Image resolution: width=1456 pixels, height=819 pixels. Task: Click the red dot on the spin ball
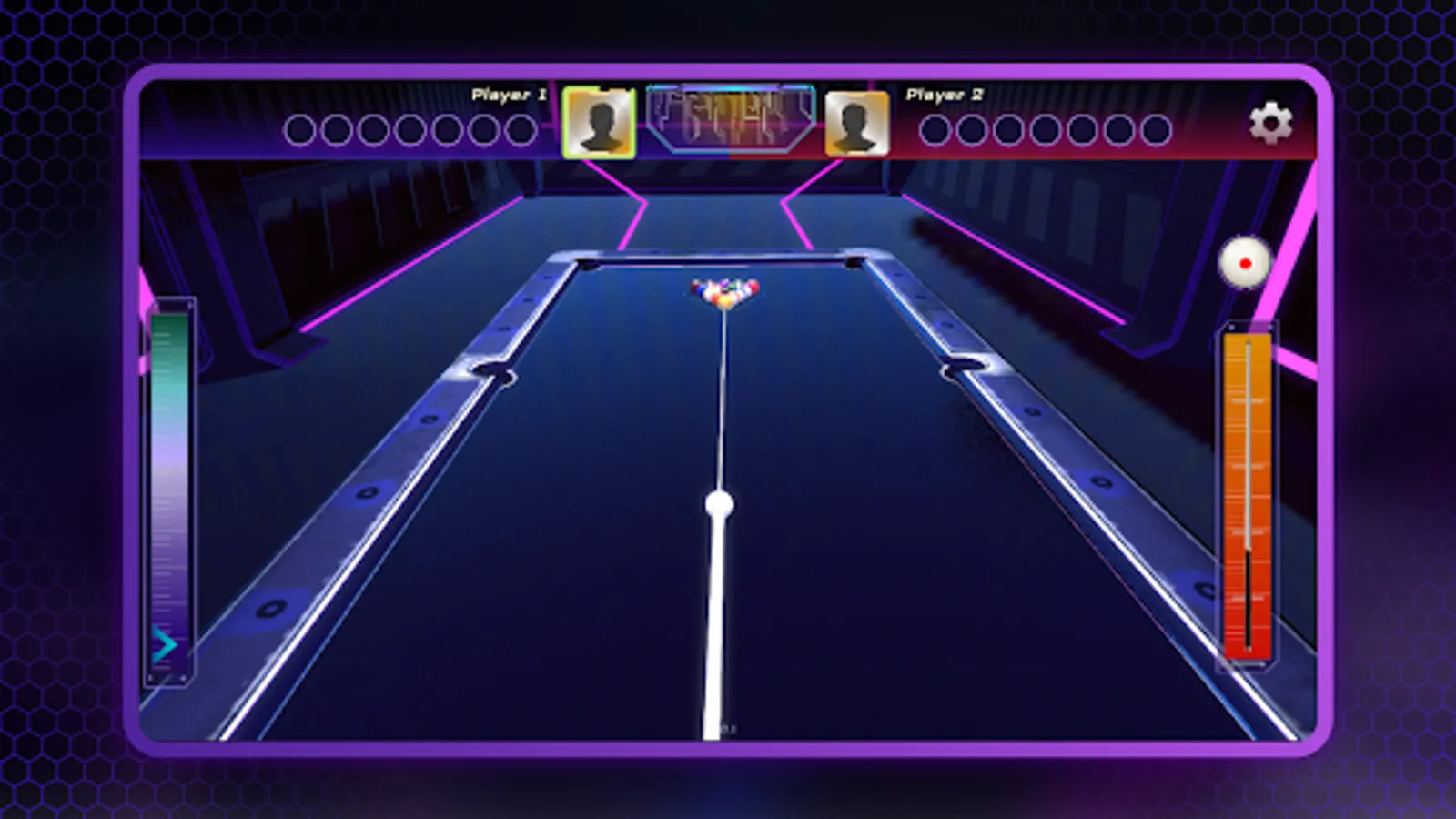tap(1243, 262)
